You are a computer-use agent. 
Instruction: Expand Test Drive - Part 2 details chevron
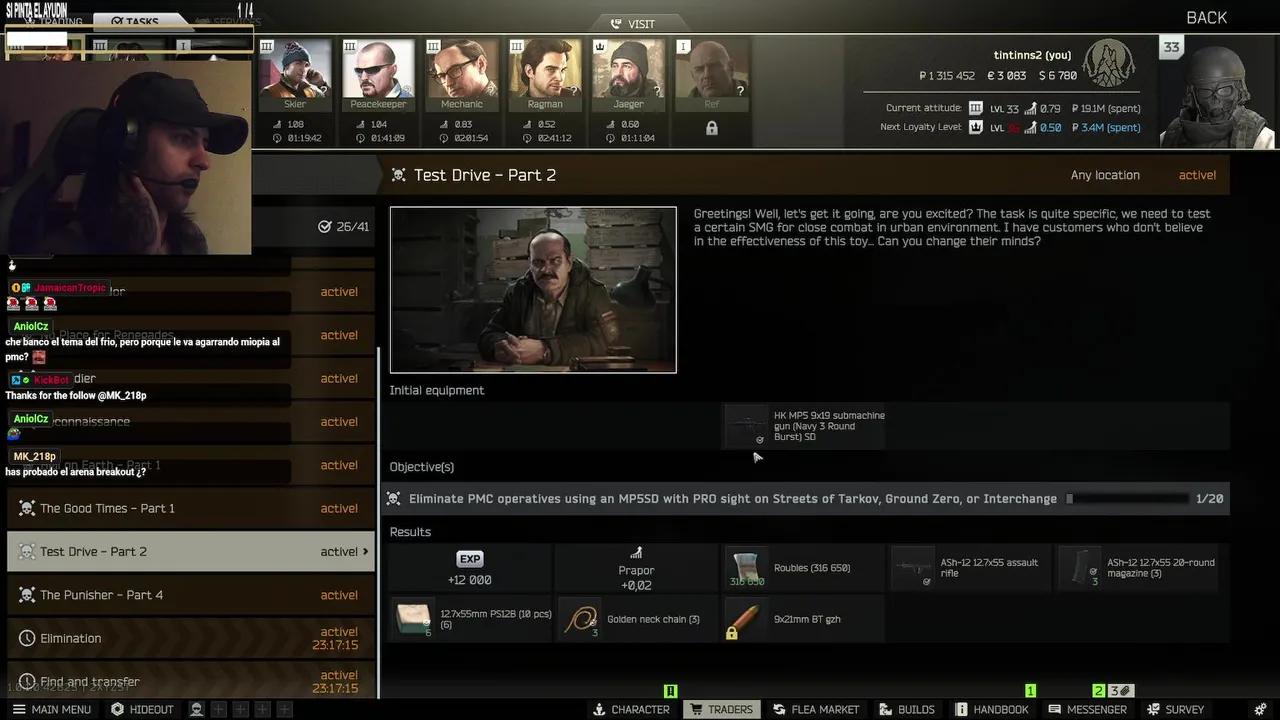tap(367, 551)
